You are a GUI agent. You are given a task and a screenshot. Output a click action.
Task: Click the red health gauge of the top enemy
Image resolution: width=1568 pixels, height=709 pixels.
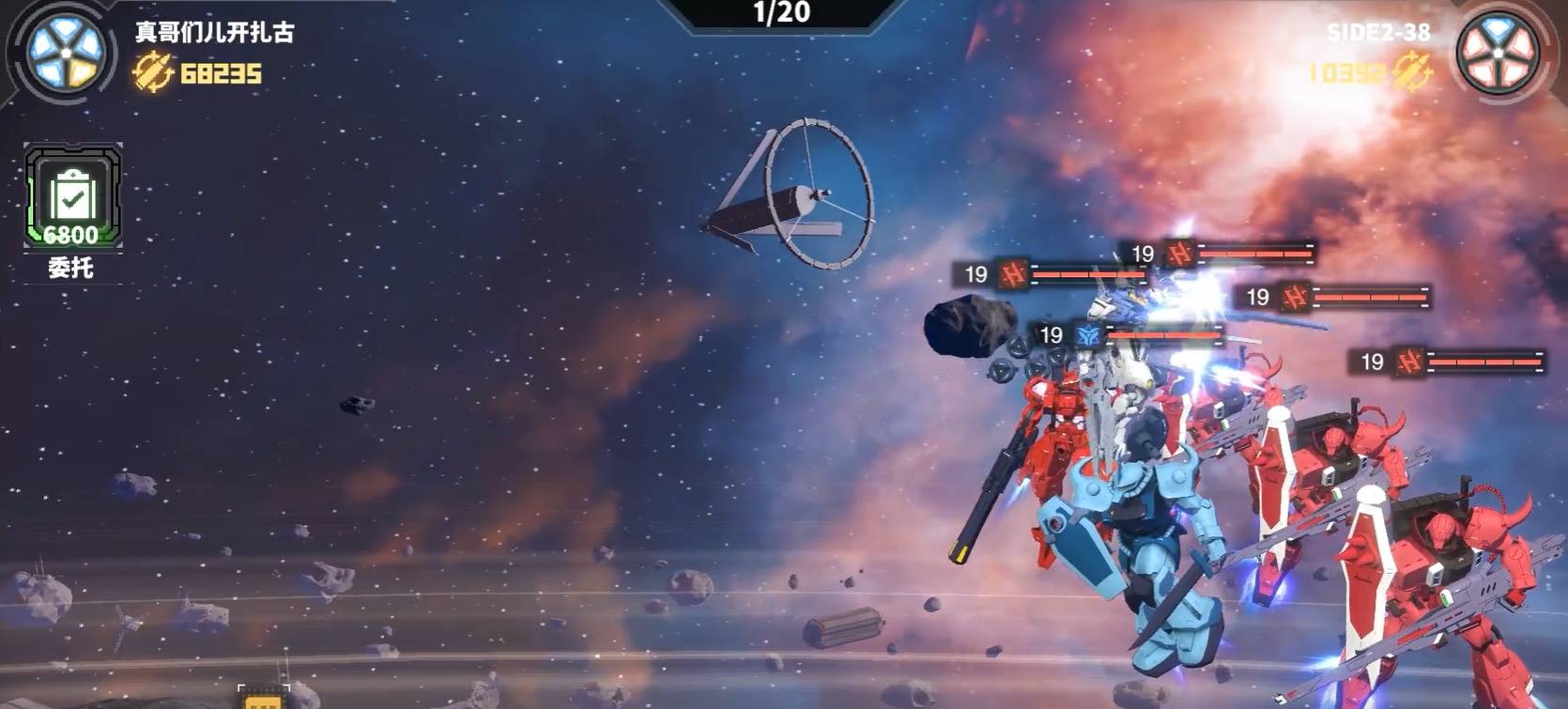(x=1258, y=252)
